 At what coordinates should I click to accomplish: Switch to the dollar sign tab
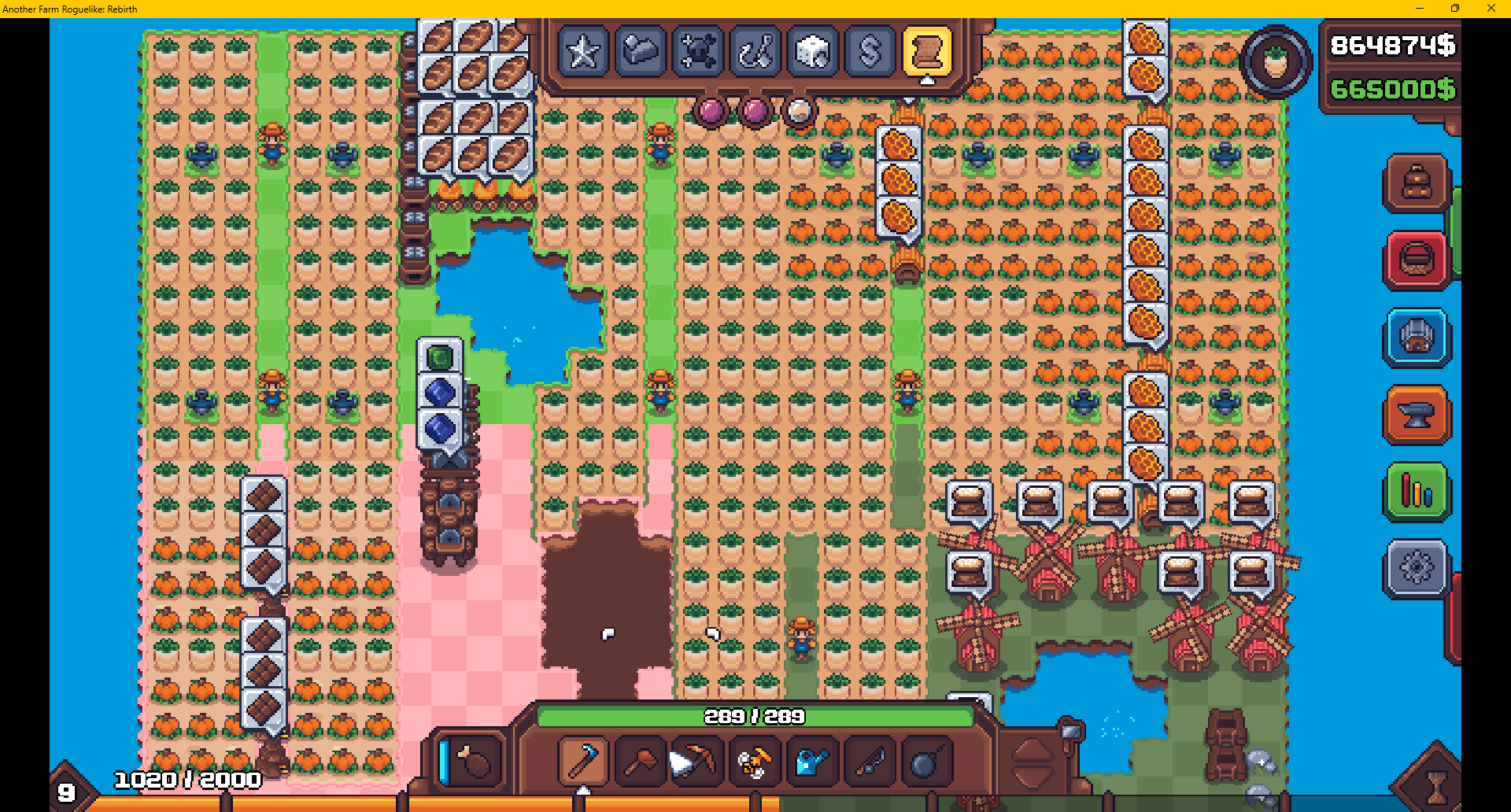coord(870,52)
